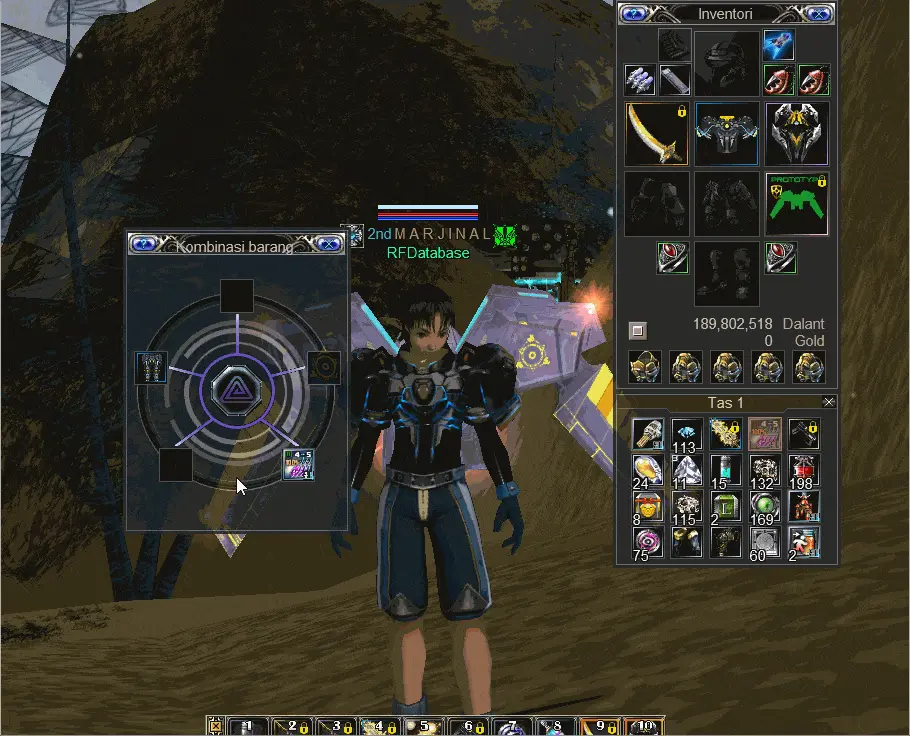The width and height of the screenshot is (910, 736).
Task: Toggle the small square button beside Dalant
Action: [x=637, y=329]
